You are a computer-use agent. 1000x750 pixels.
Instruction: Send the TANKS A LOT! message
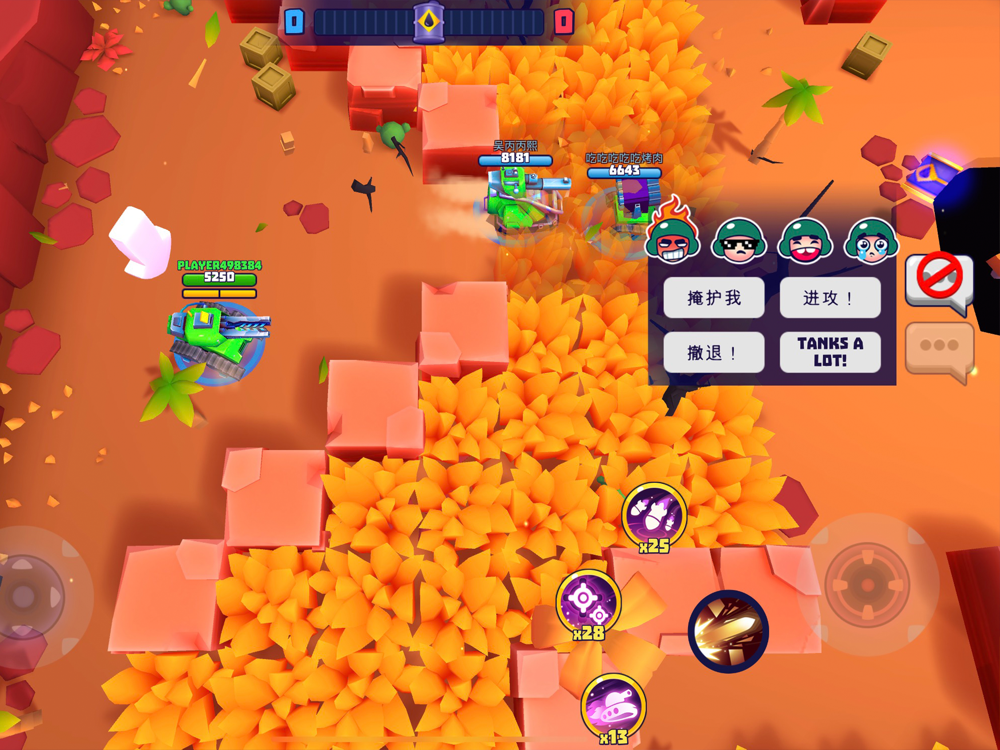pos(830,352)
